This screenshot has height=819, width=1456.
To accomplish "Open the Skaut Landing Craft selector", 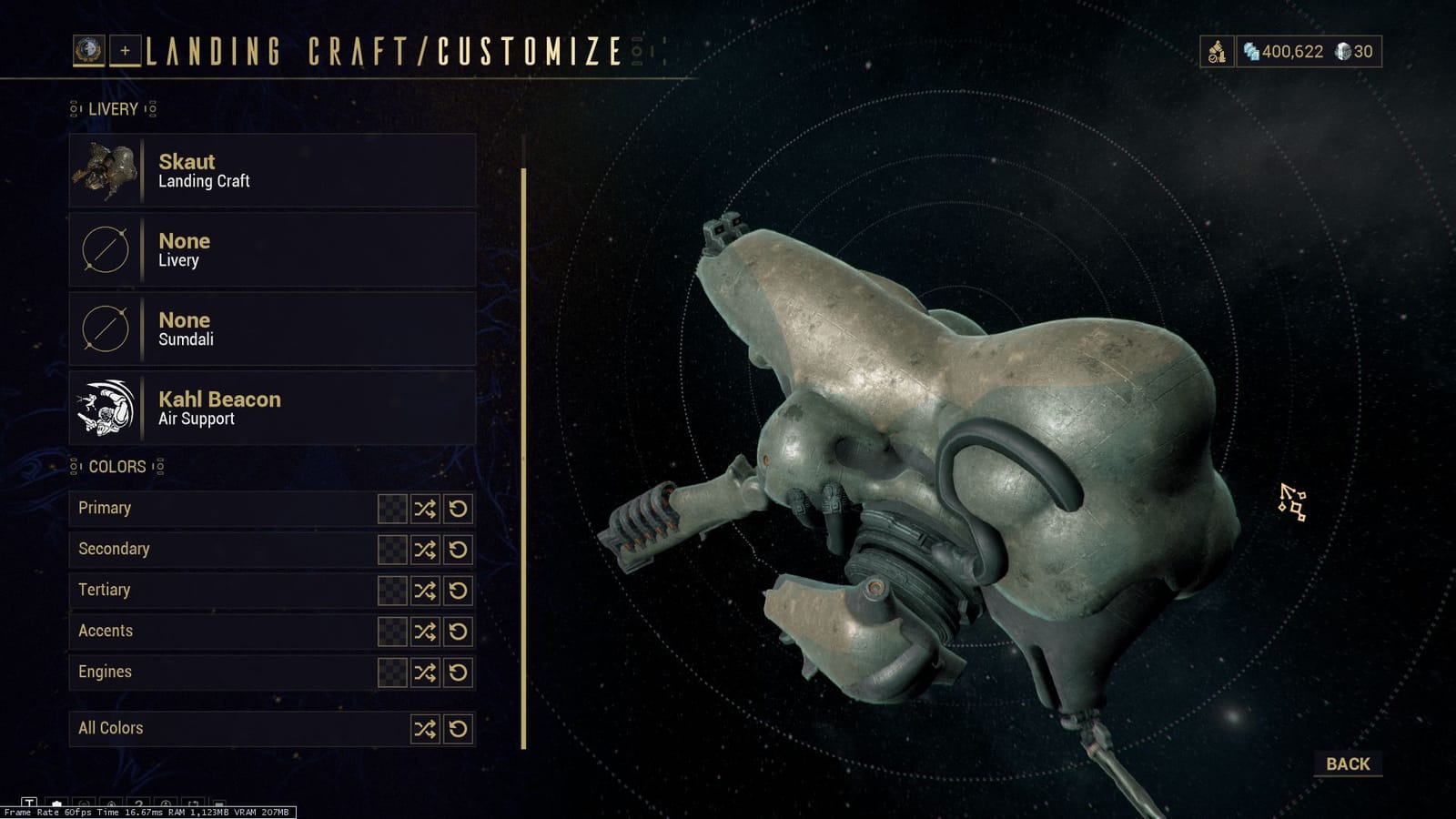I will click(271, 170).
